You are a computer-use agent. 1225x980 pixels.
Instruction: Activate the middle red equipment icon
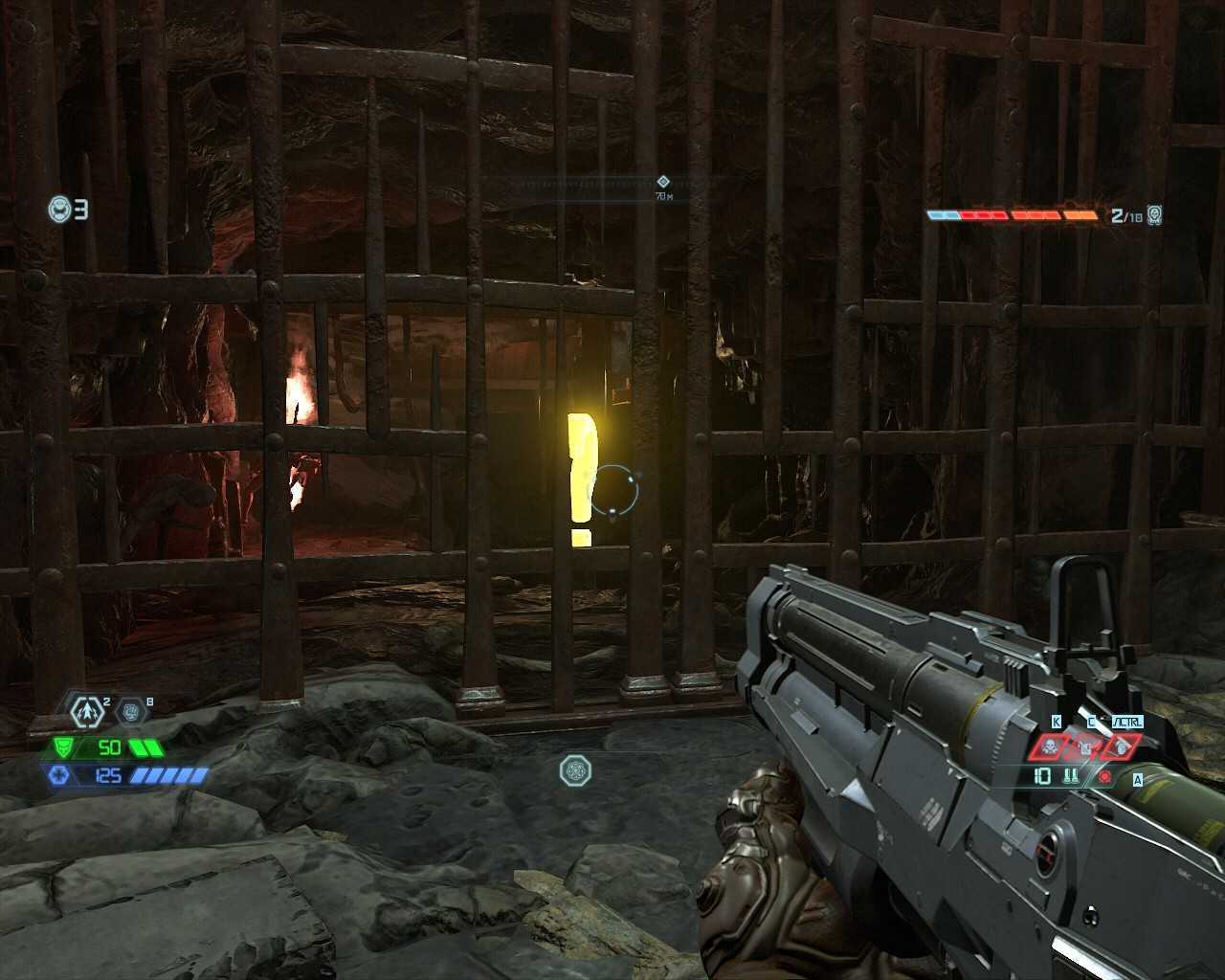tap(1085, 746)
